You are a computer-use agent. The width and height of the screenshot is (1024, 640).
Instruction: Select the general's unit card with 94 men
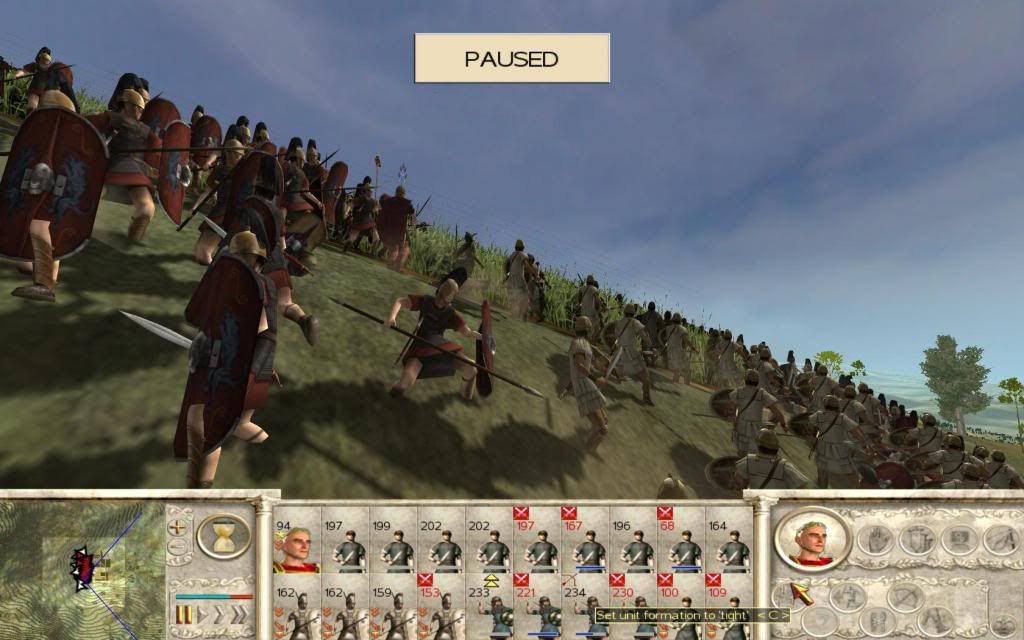coord(296,541)
